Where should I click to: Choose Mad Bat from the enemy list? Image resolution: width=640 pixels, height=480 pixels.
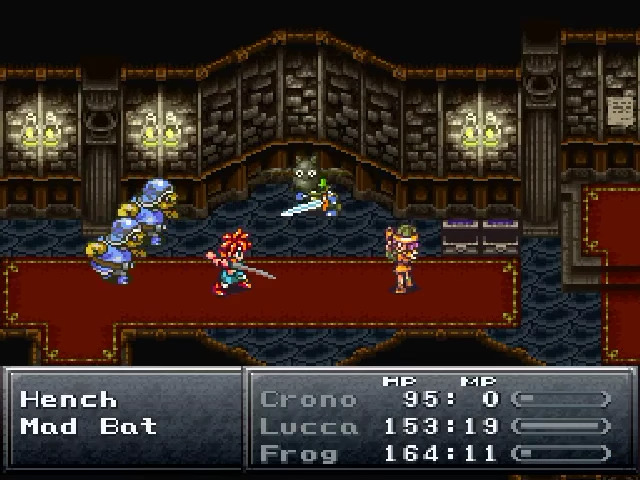point(88,427)
